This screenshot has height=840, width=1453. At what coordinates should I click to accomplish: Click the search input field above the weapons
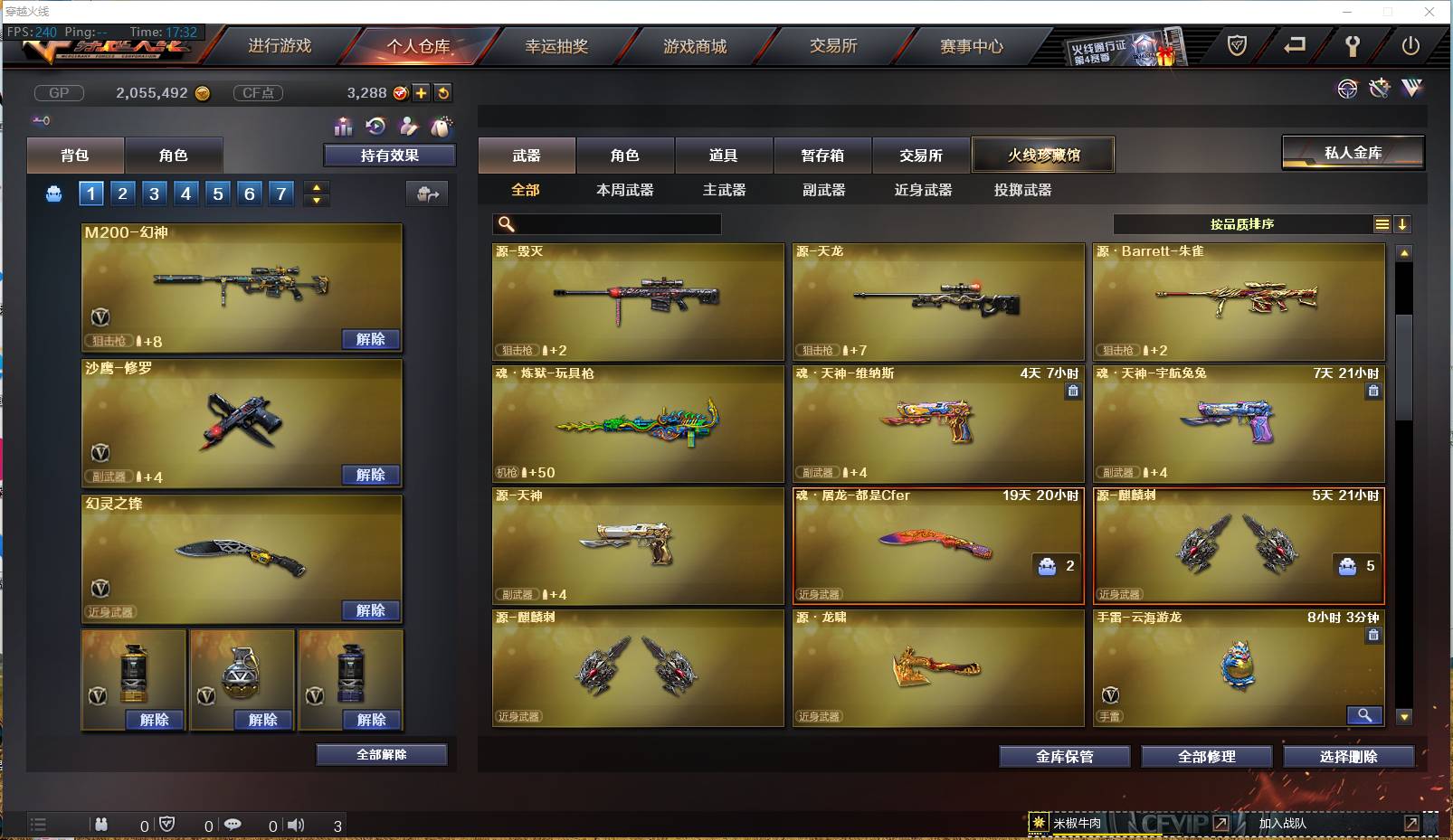pyautogui.click(x=608, y=223)
